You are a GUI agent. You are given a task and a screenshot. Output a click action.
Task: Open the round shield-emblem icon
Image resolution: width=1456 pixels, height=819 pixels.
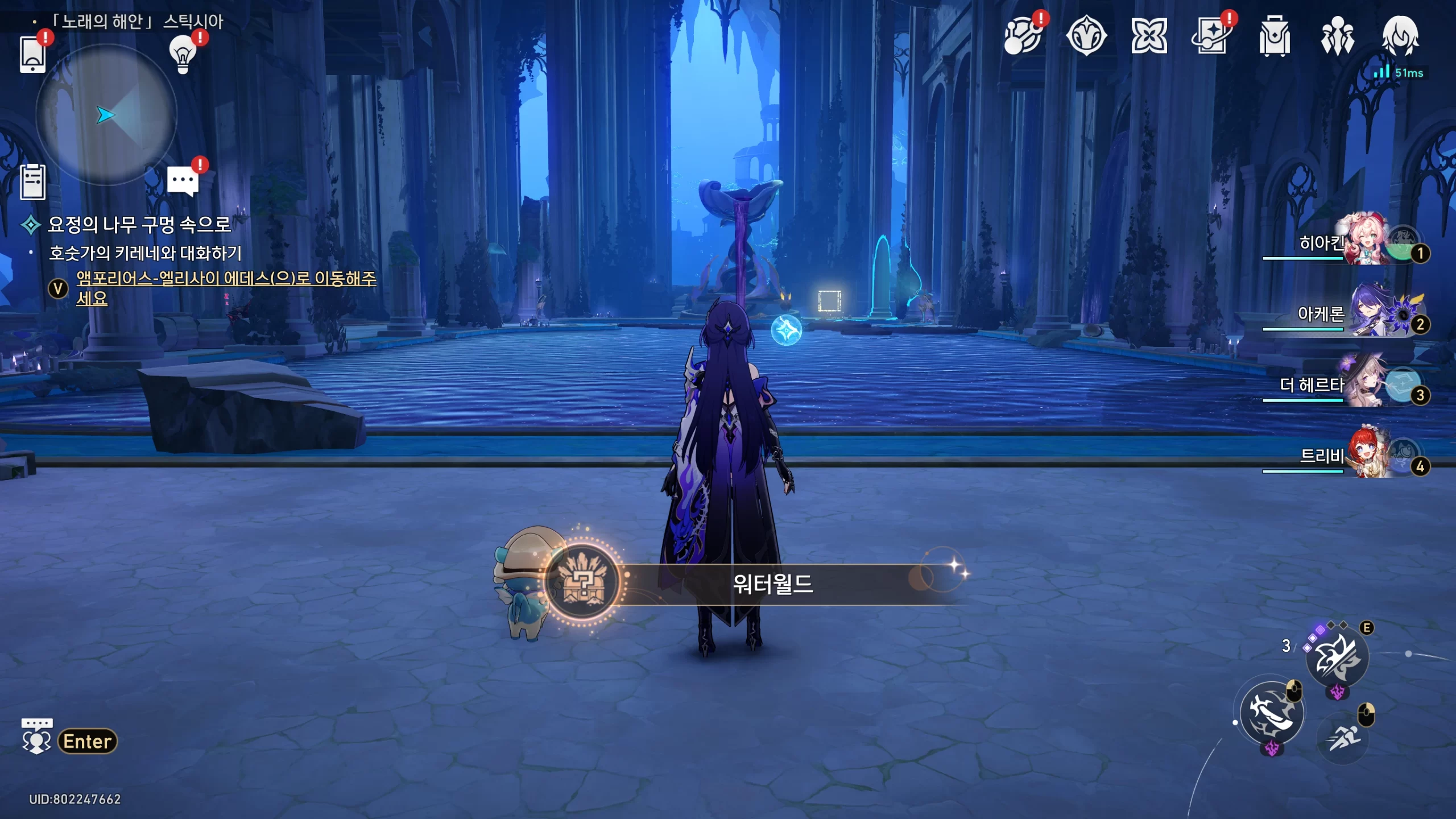click(x=1086, y=36)
